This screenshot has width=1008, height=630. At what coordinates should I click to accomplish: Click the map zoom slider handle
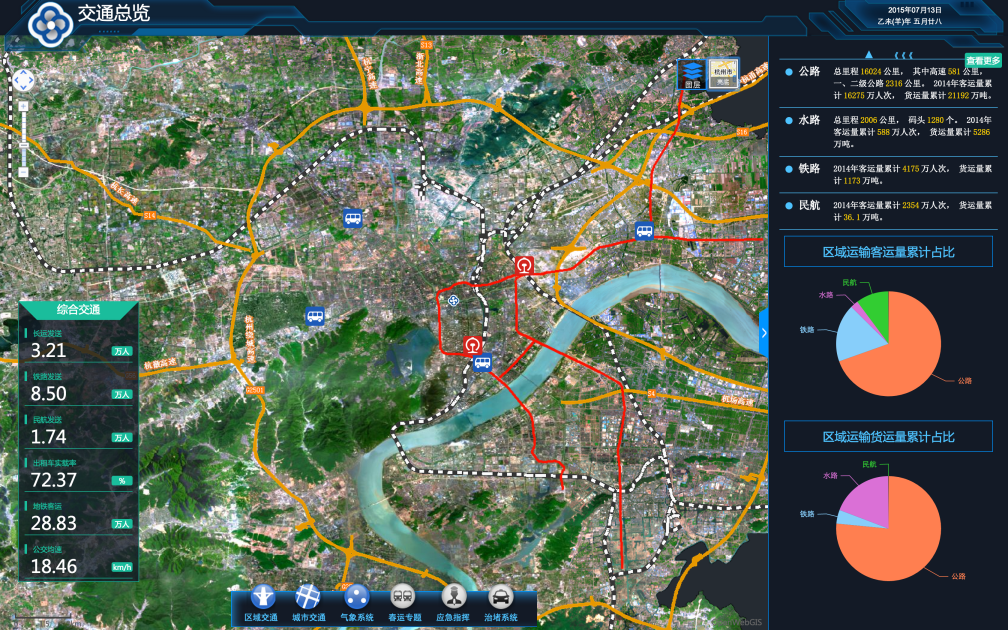click(x=23, y=146)
